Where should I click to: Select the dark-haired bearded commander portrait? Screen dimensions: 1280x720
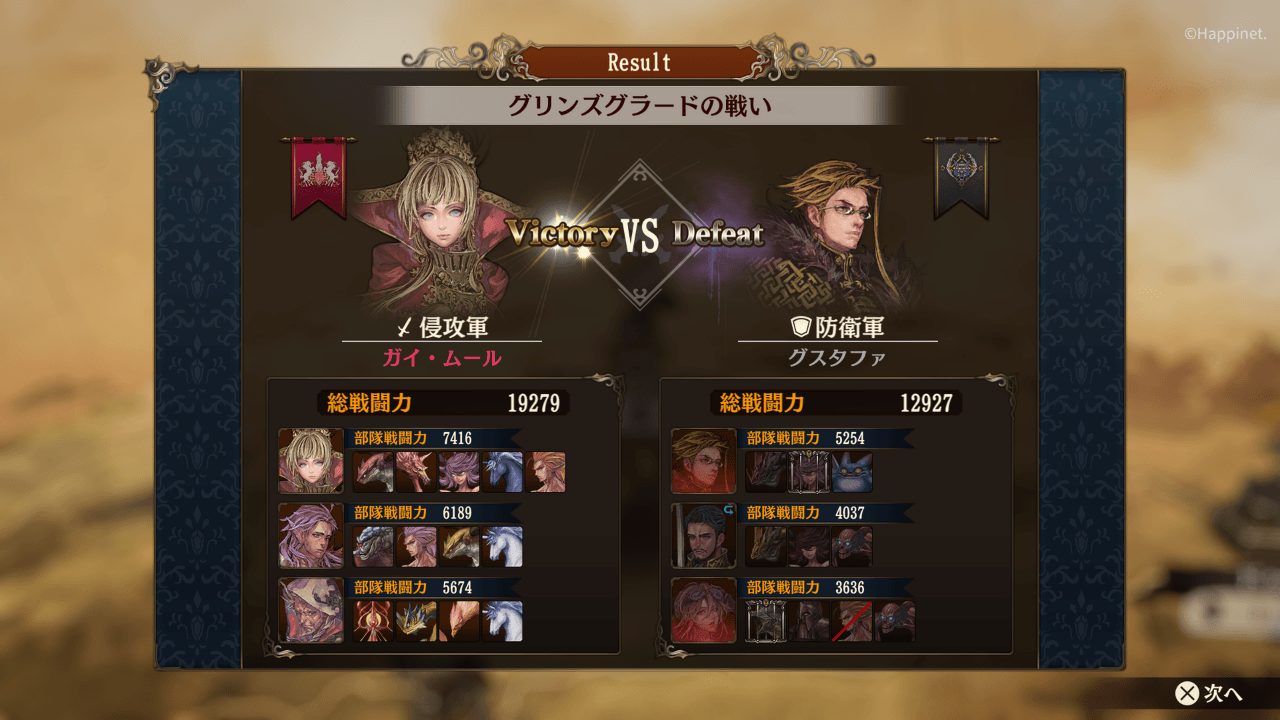point(703,536)
